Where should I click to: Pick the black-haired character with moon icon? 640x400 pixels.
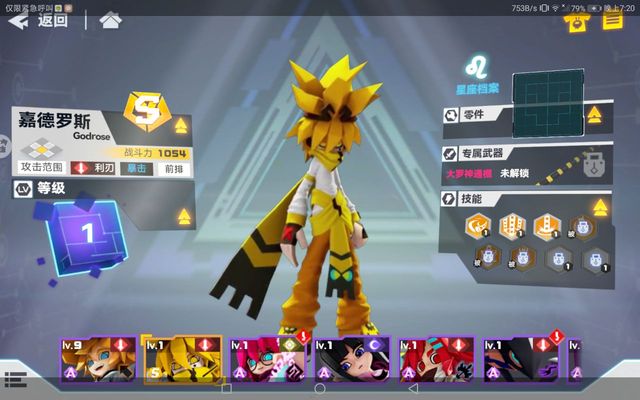point(352,360)
